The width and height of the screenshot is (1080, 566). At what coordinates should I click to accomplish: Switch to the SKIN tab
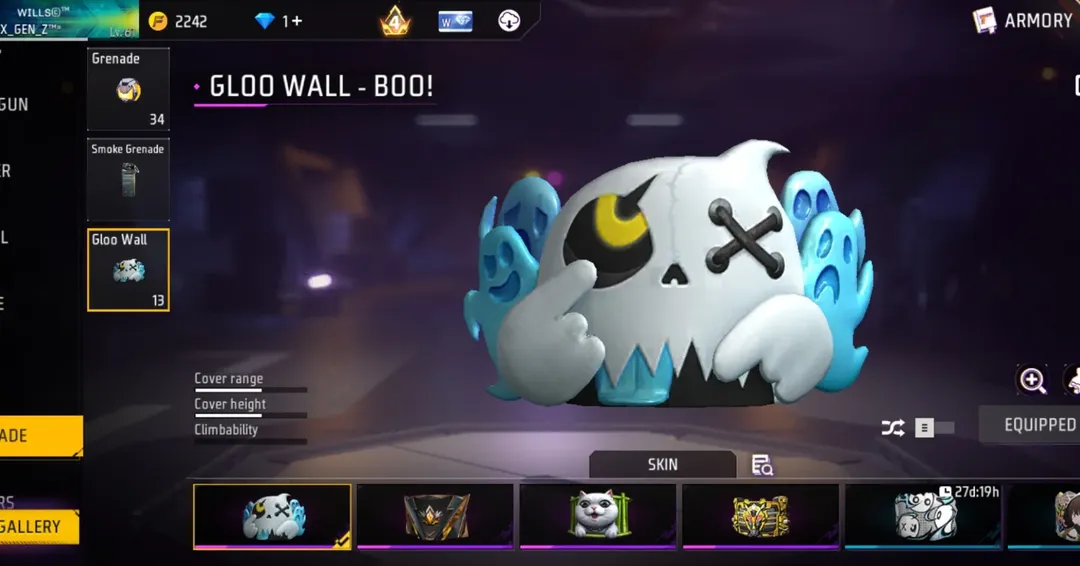(x=662, y=464)
